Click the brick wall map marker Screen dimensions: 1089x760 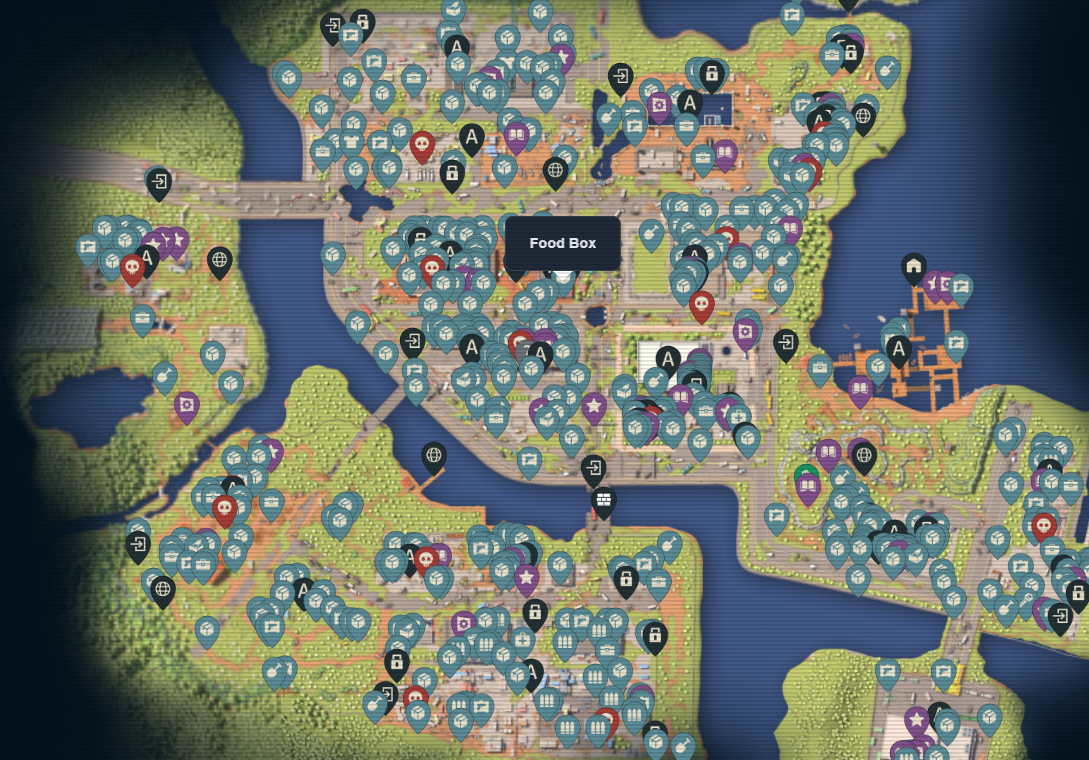point(603,500)
